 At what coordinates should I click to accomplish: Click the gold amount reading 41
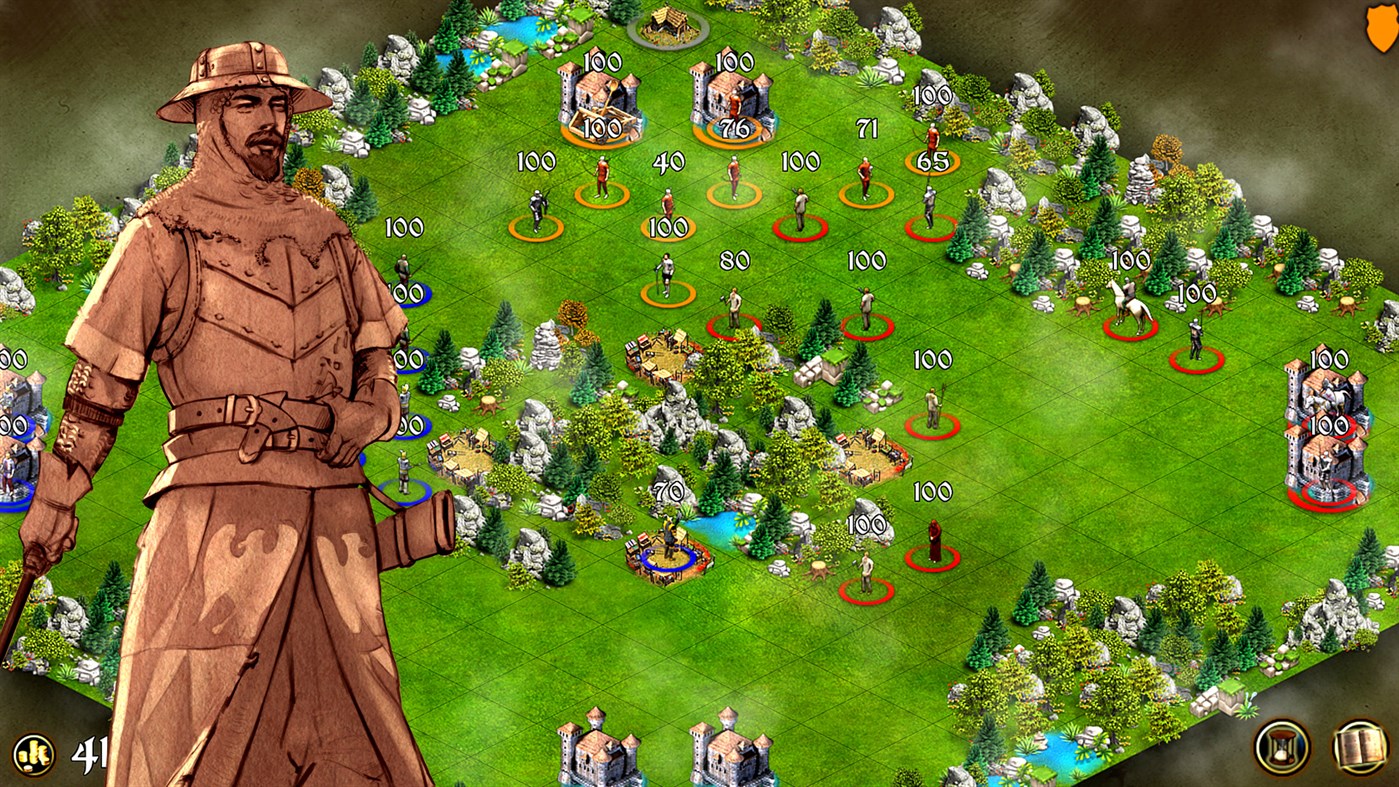tap(88, 752)
